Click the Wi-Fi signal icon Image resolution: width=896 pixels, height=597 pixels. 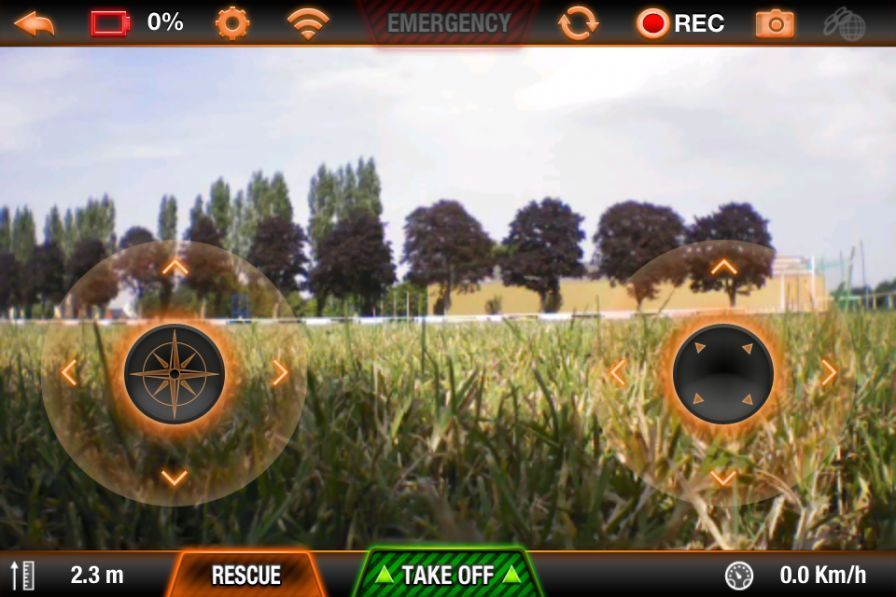point(308,22)
